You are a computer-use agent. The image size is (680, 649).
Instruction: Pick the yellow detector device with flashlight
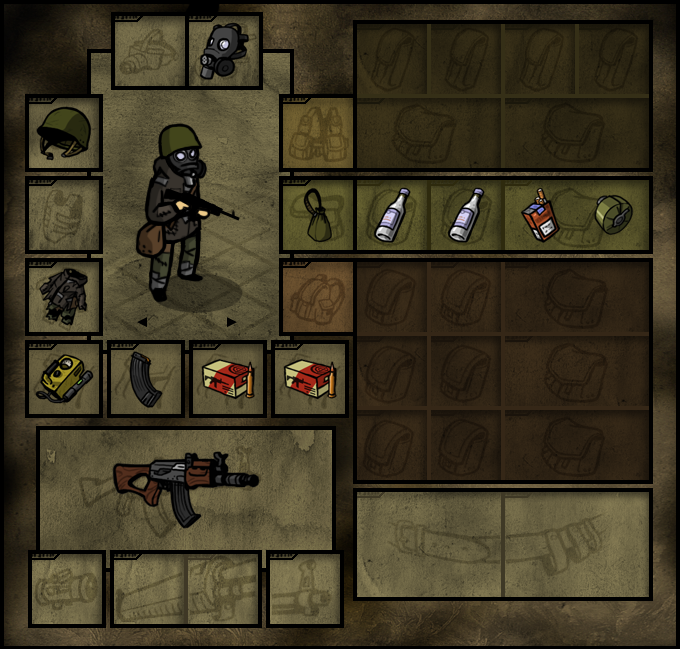pos(64,379)
